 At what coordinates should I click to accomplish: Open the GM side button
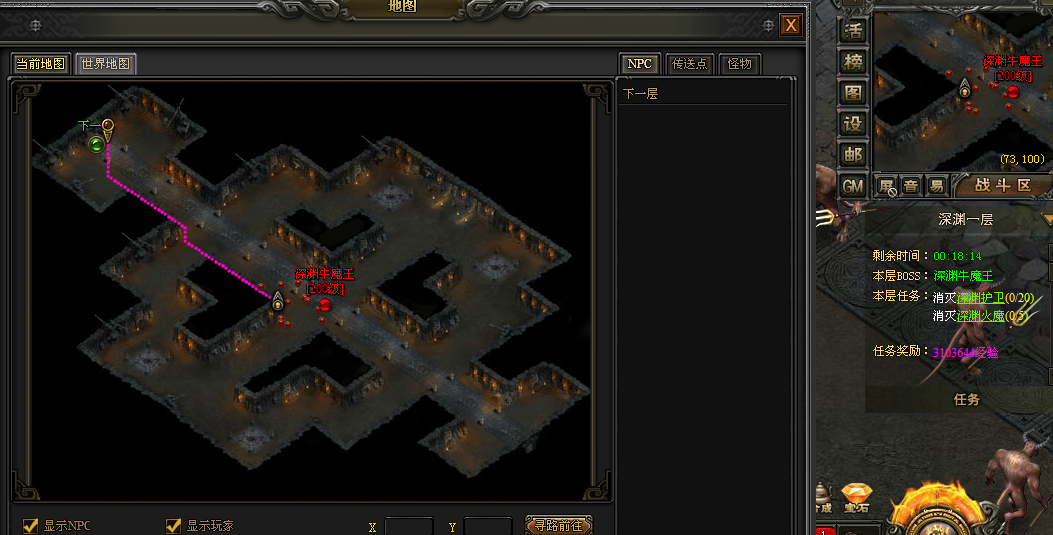coord(853,186)
